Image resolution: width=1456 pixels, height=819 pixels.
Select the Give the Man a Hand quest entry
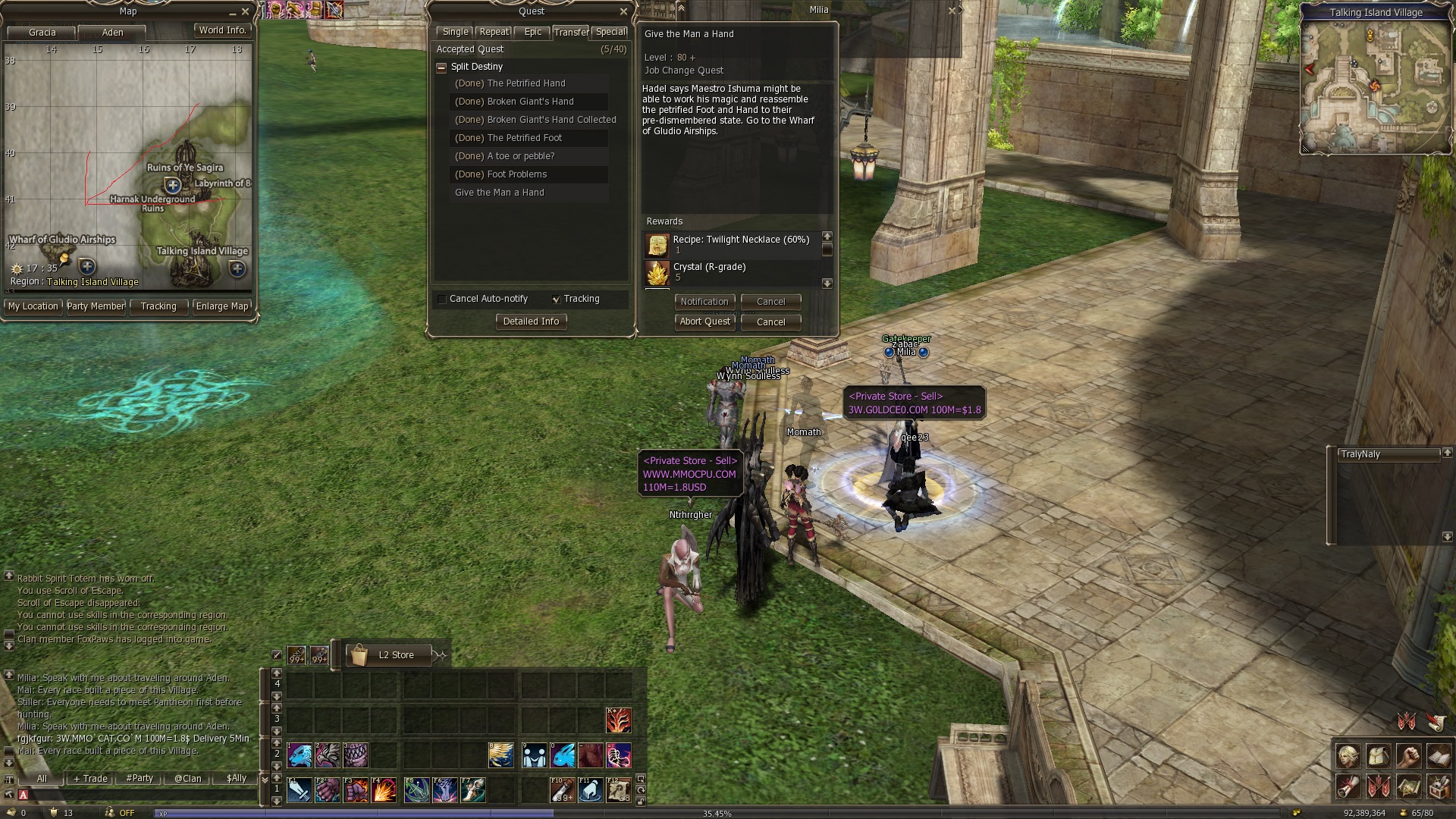(500, 193)
